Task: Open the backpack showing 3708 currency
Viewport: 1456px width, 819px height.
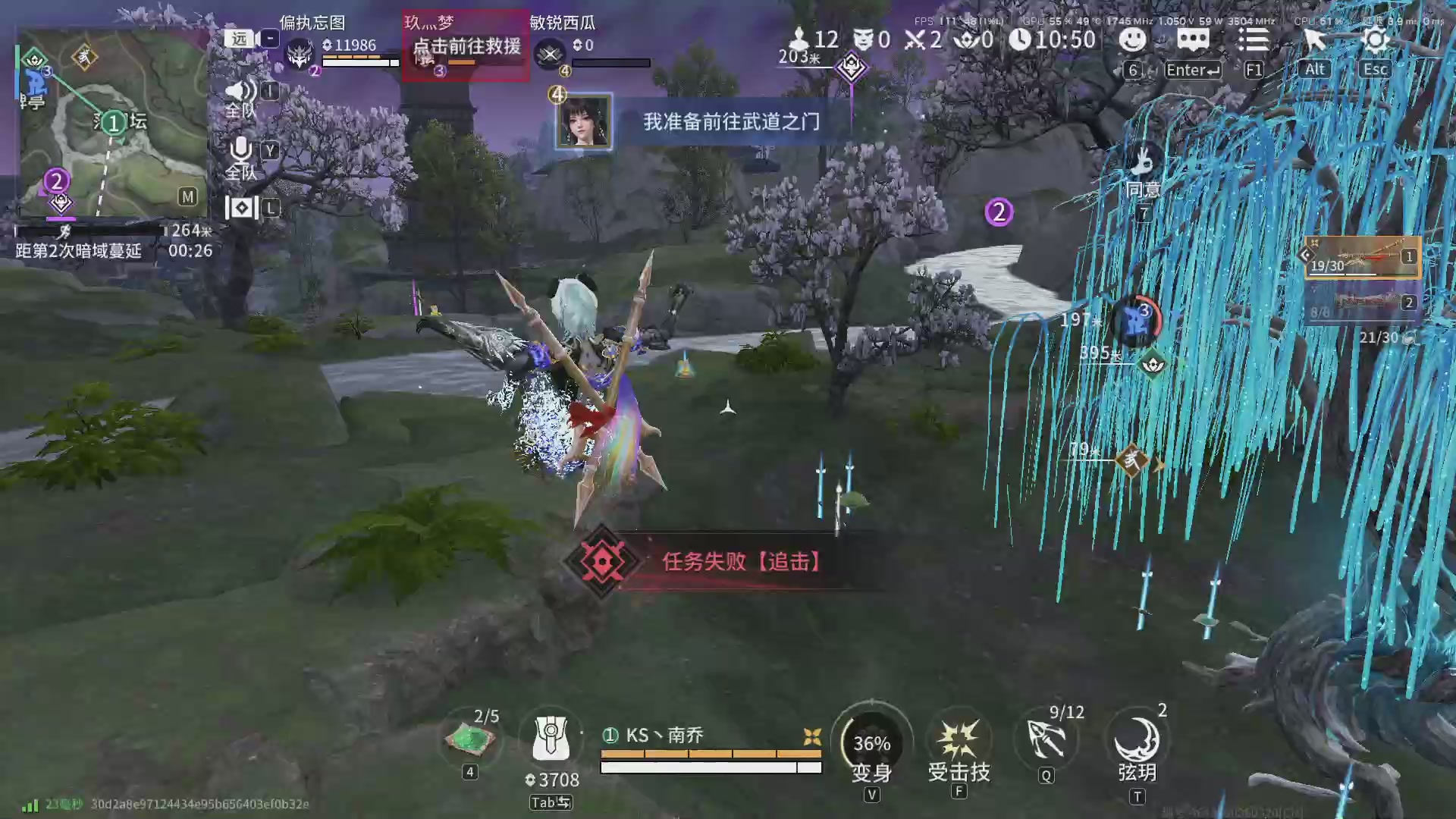Action: [551, 739]
